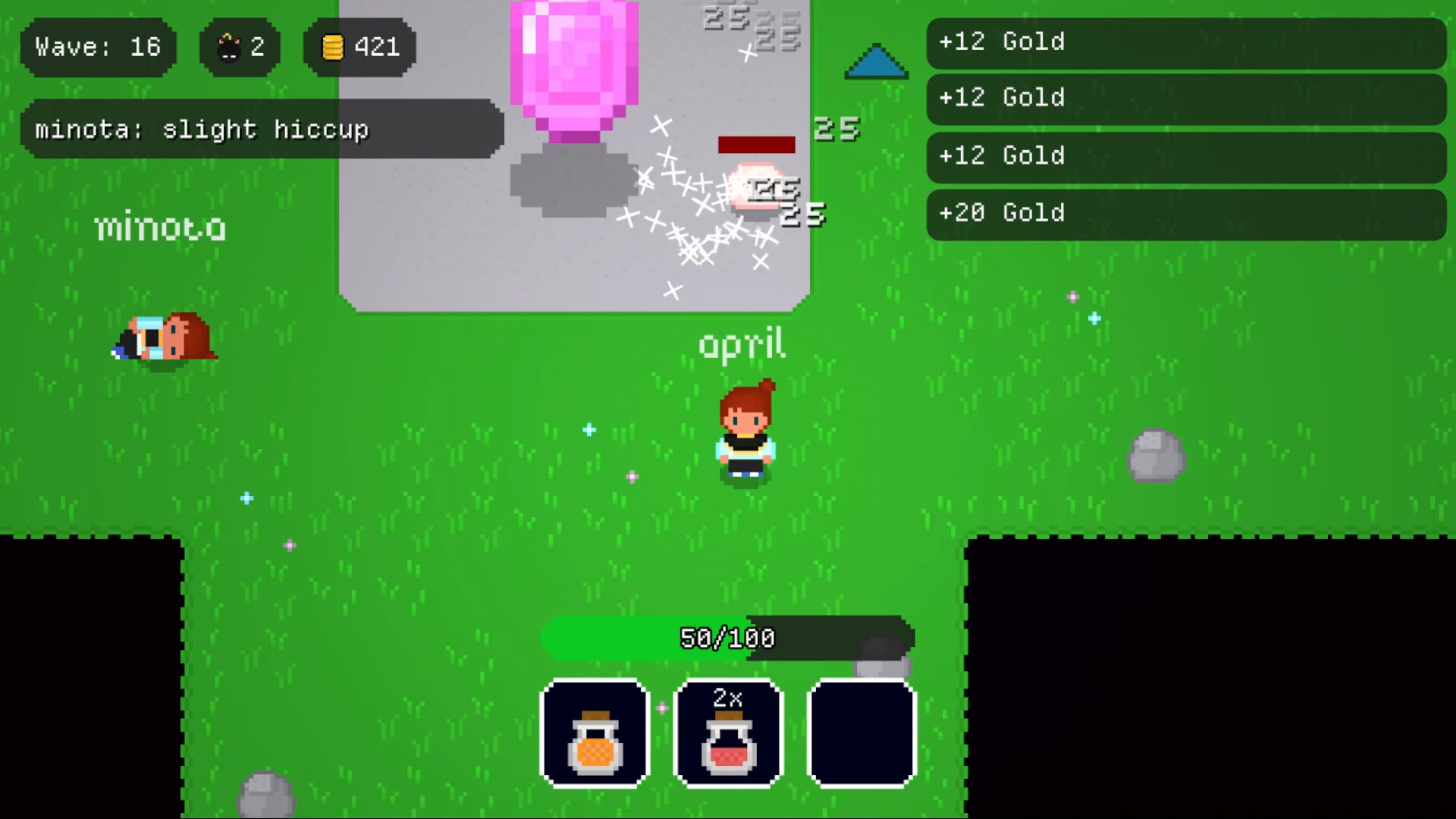Click the enemy with the red health bar
Image resolution: width=1456 pixels, height=819 pixels.
756,186
